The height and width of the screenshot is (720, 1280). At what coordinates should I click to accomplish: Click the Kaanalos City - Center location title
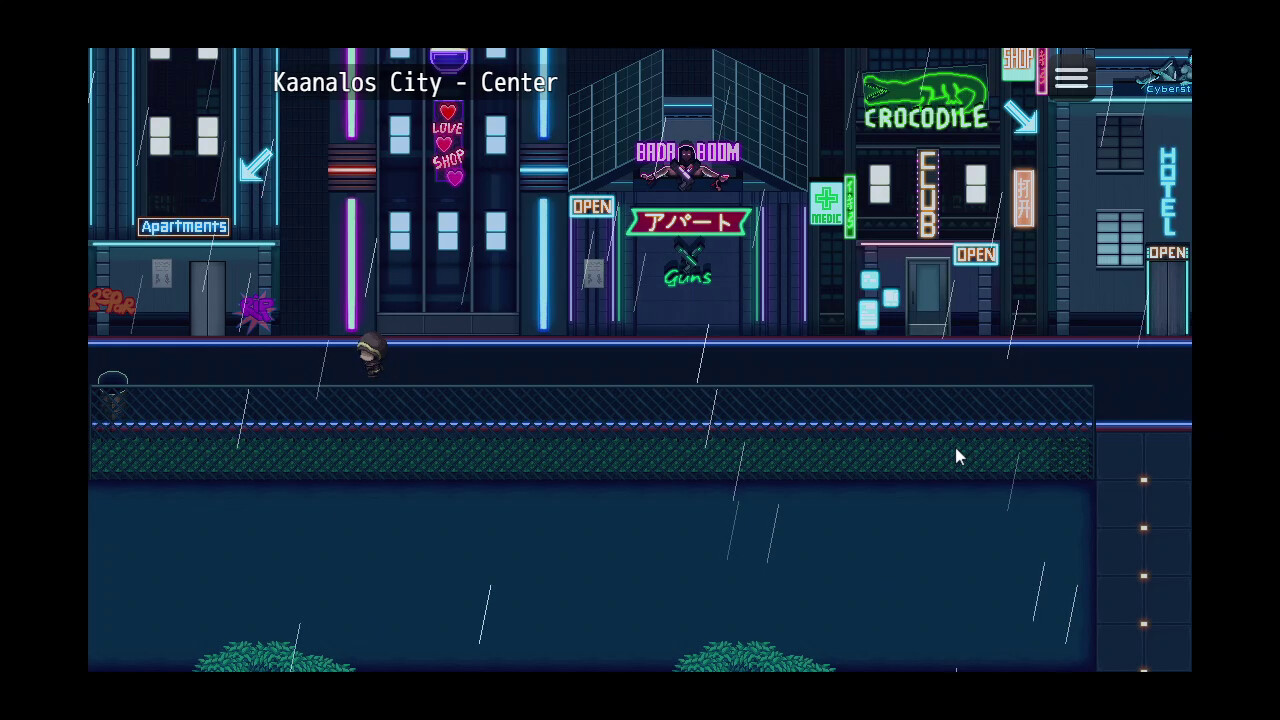click(416, 83)
